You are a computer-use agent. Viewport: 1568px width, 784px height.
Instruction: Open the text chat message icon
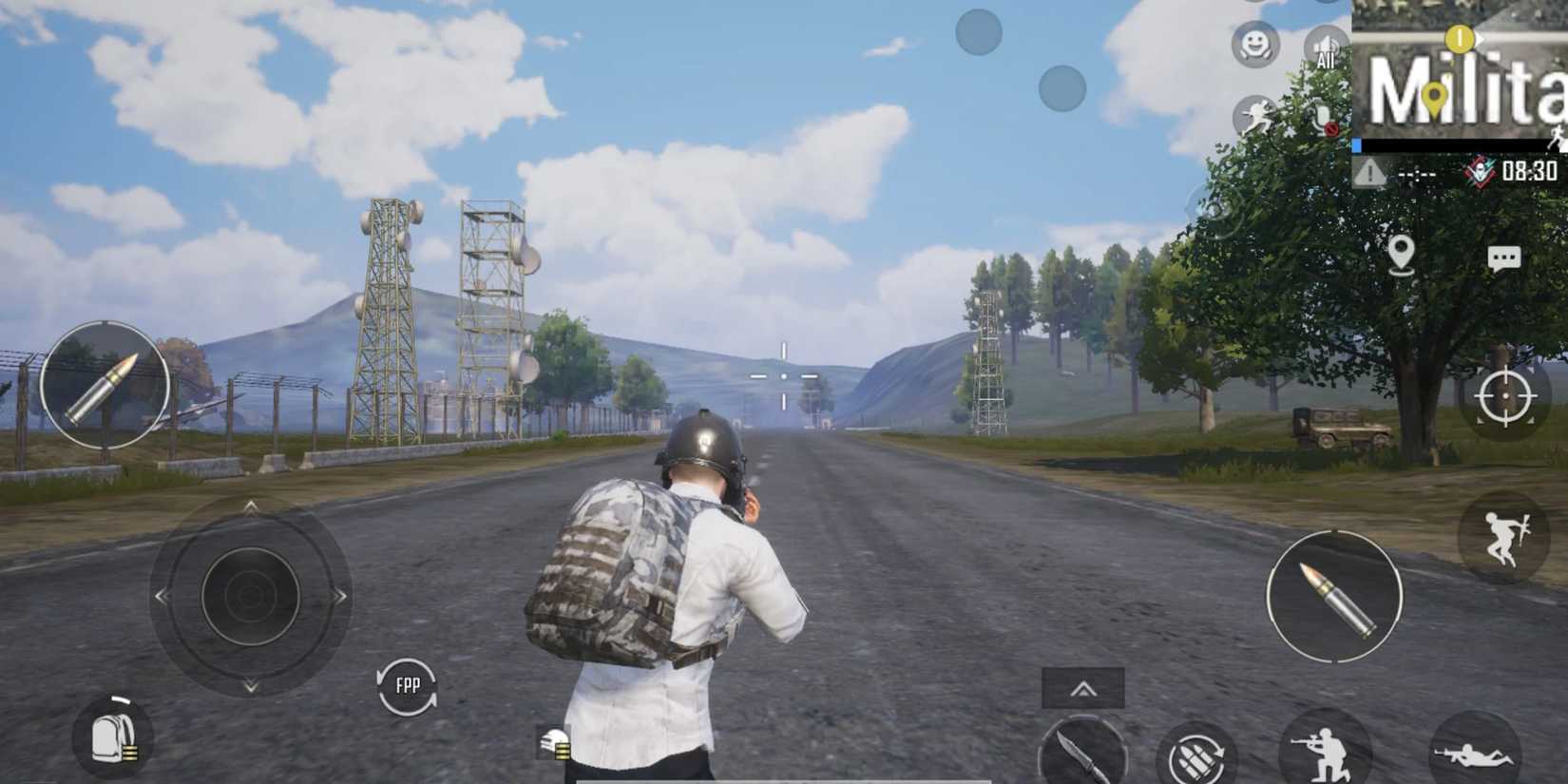point(1503,258)
